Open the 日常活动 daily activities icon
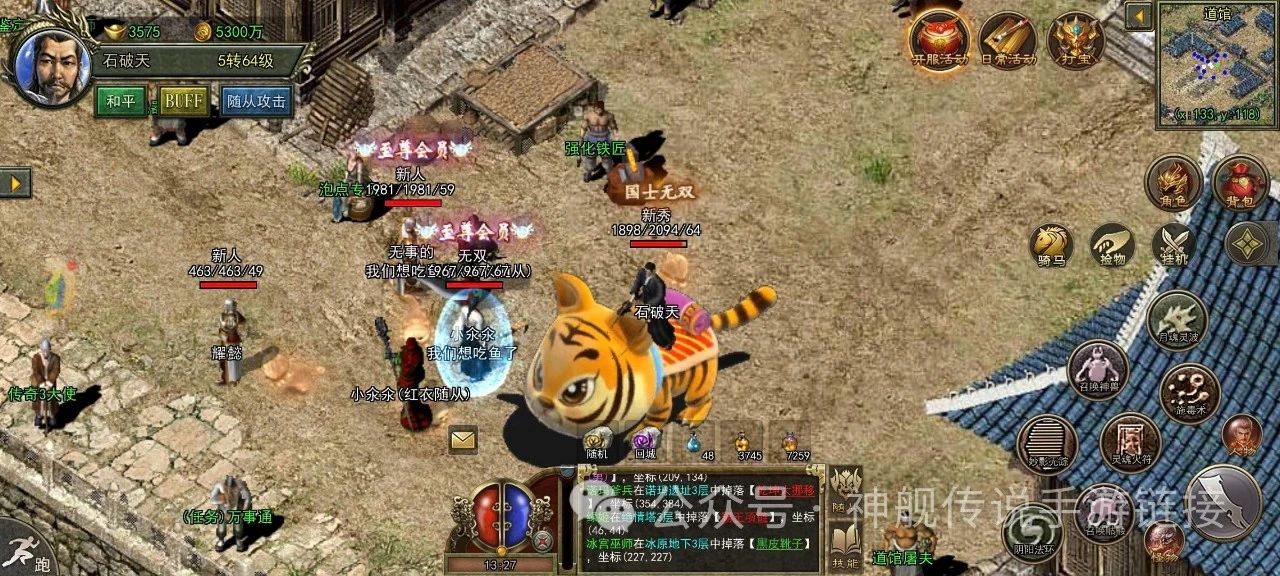 pos(1007,40)
